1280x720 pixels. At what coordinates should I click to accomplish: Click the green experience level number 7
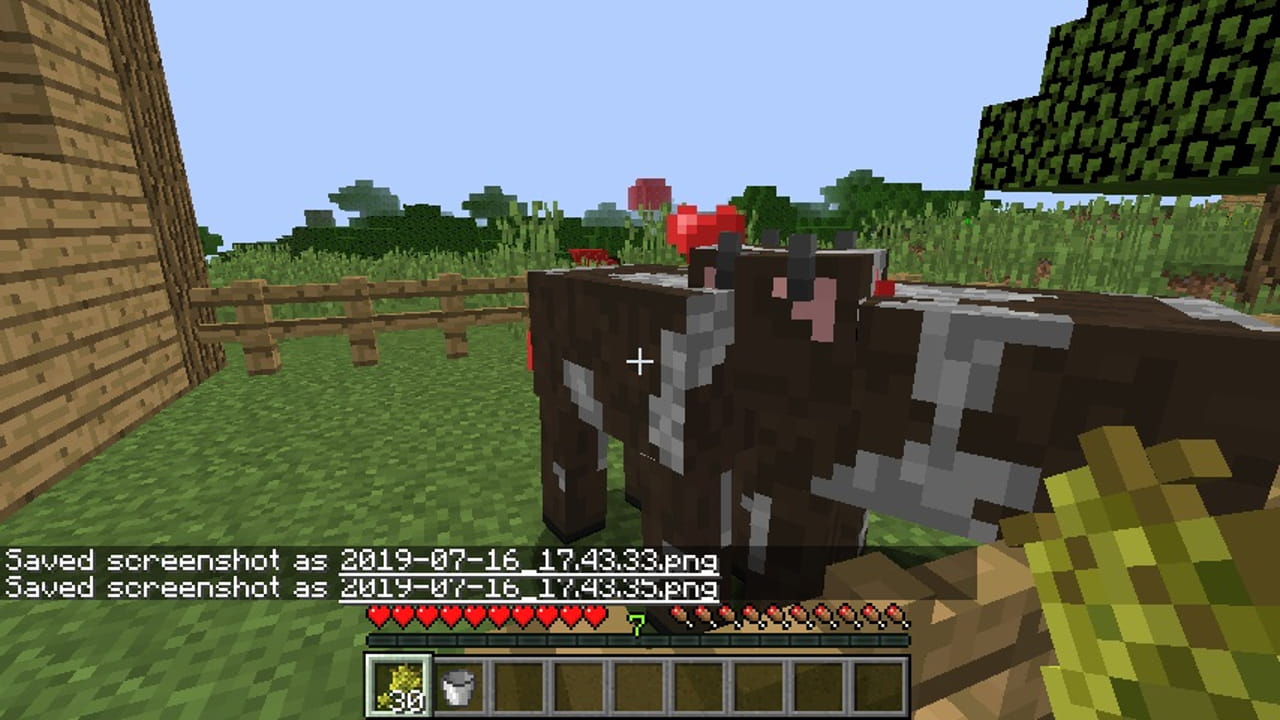[637, 622]
